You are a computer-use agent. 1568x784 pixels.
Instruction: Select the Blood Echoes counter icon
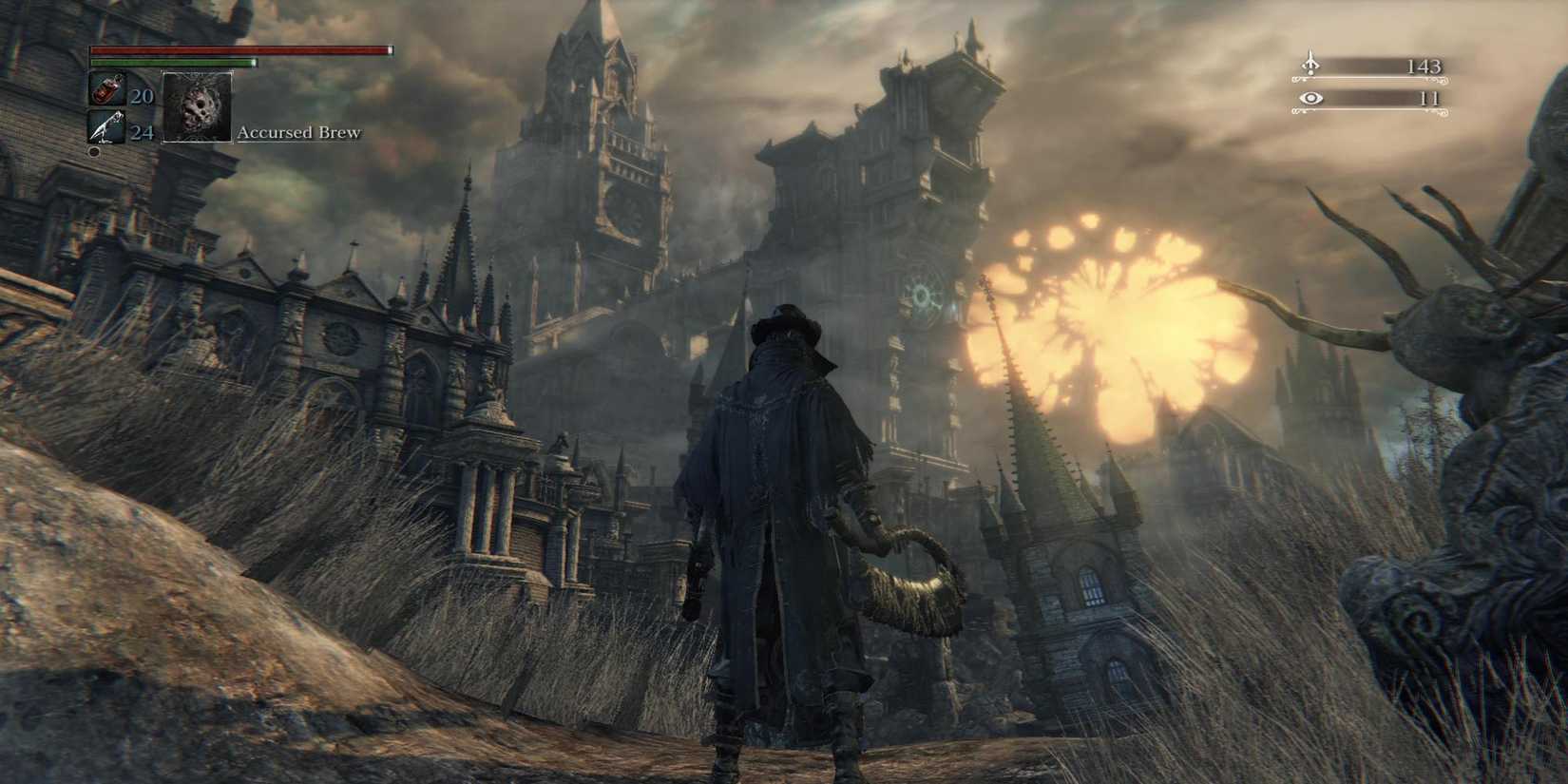point(1311,65)
